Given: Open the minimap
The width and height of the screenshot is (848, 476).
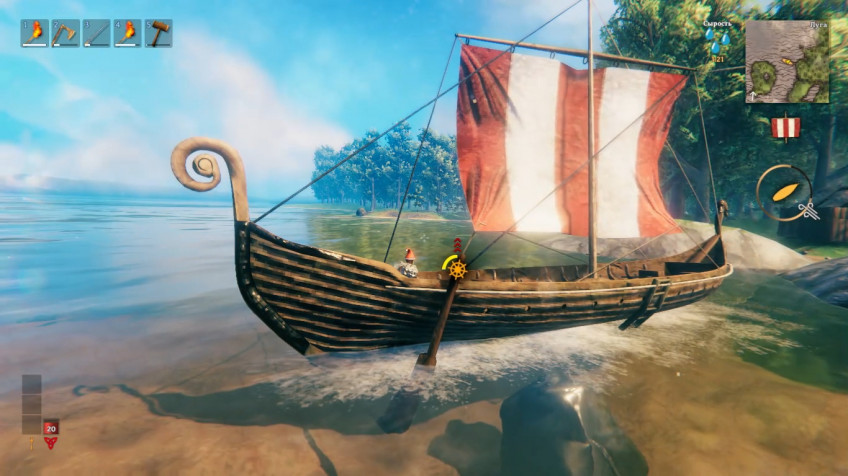Looking at the screenshot, I should (x=787, y=62).
